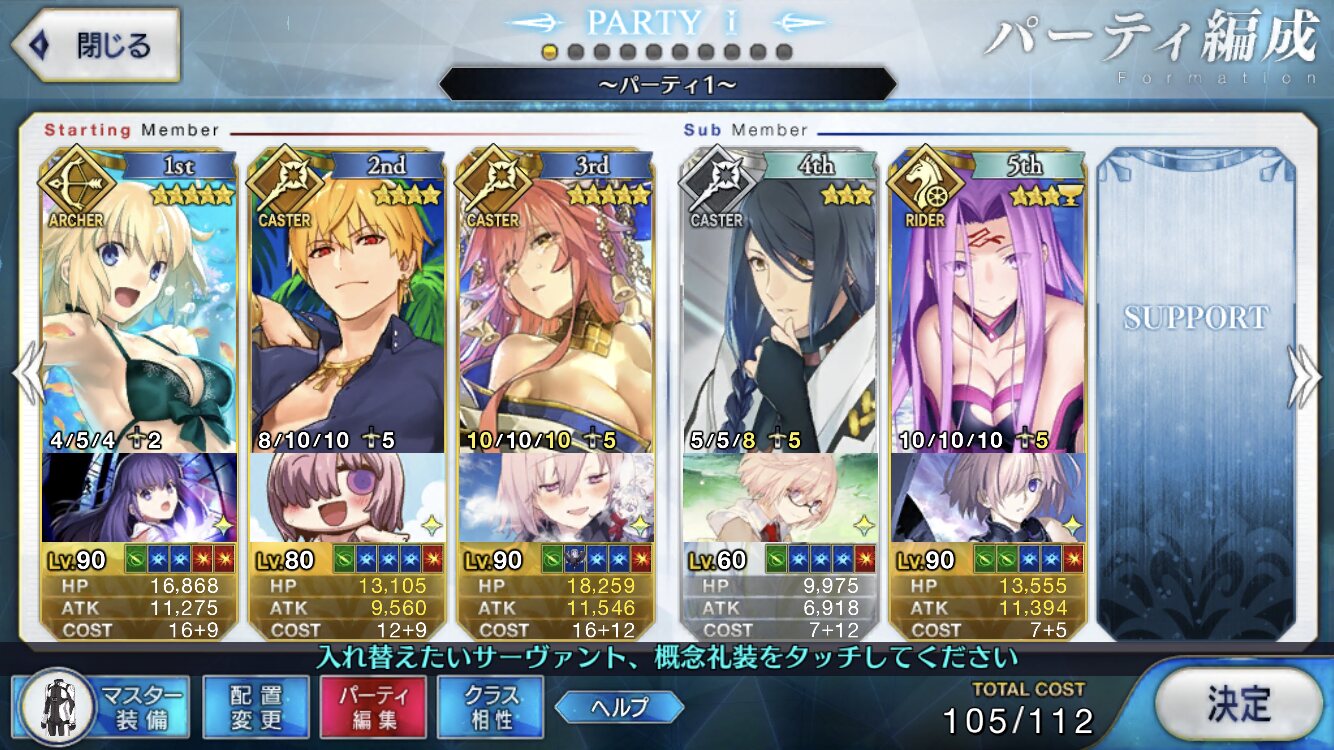Show クラス相性 class affinity chart
The image size is (1334, 750).
490,707
